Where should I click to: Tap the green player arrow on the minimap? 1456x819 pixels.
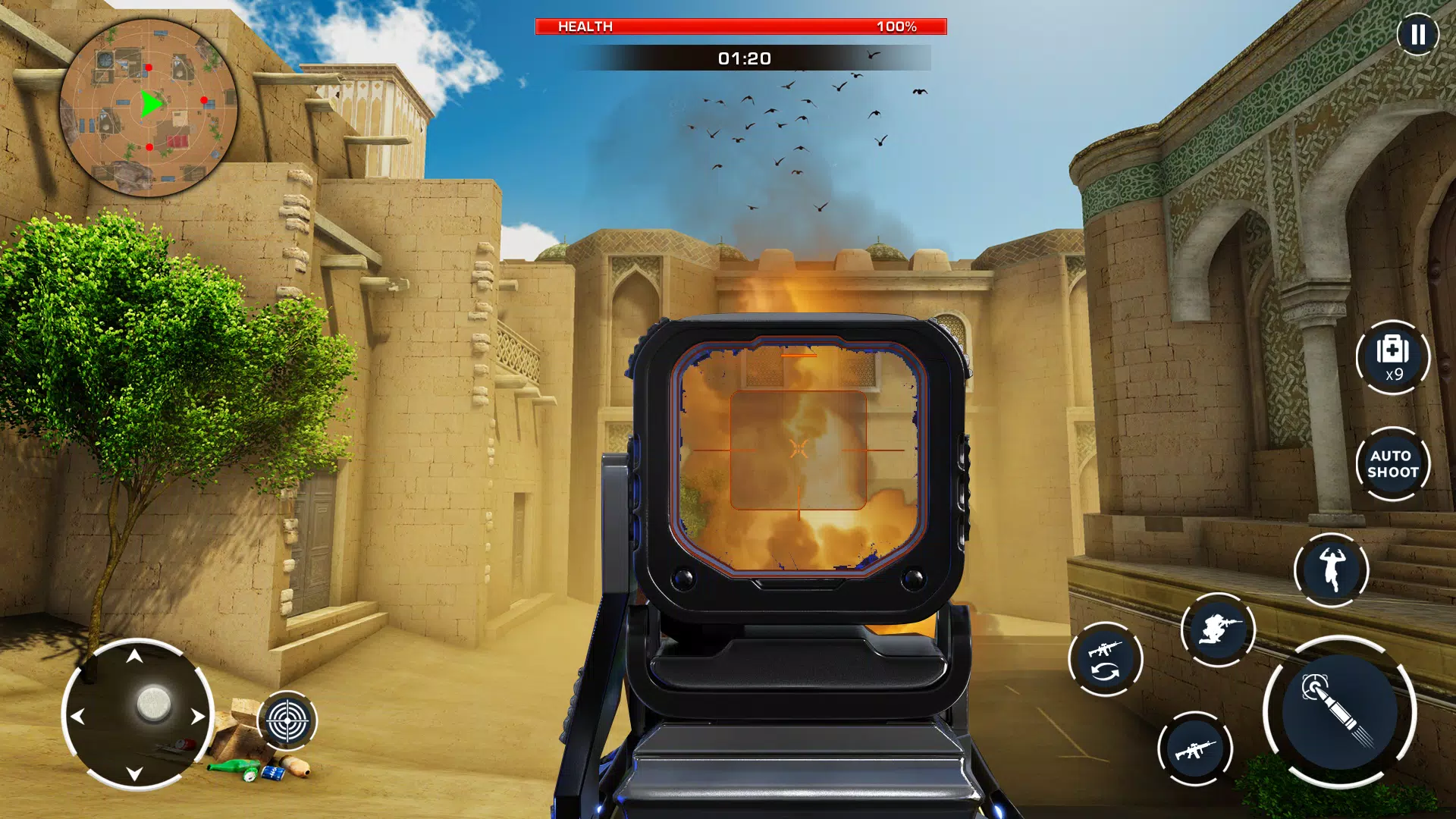point(152,102)
